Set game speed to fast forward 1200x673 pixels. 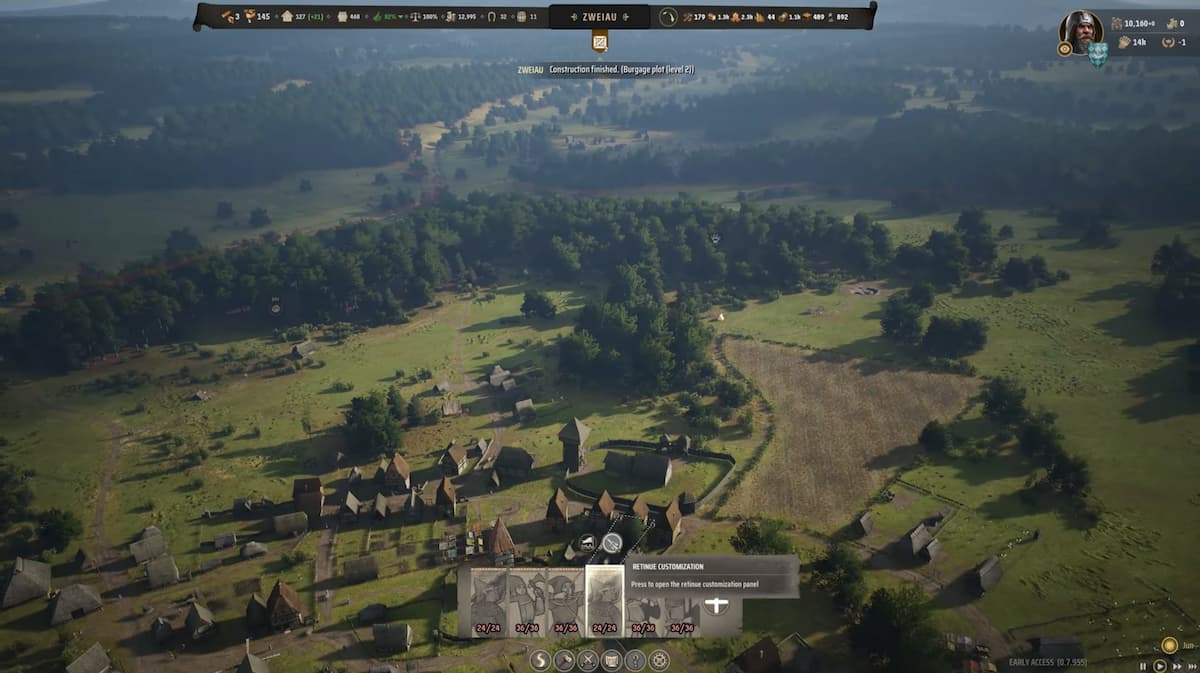[1177, 665]
